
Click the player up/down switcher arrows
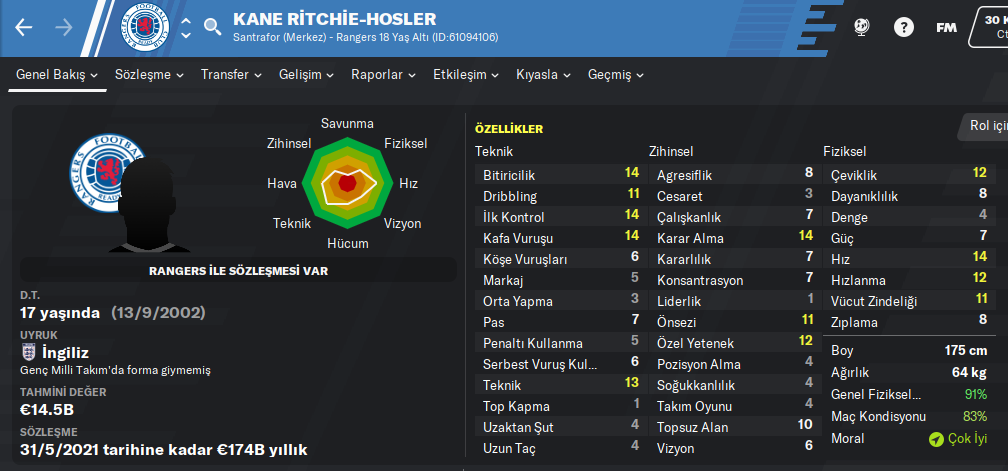click(185, 28)
